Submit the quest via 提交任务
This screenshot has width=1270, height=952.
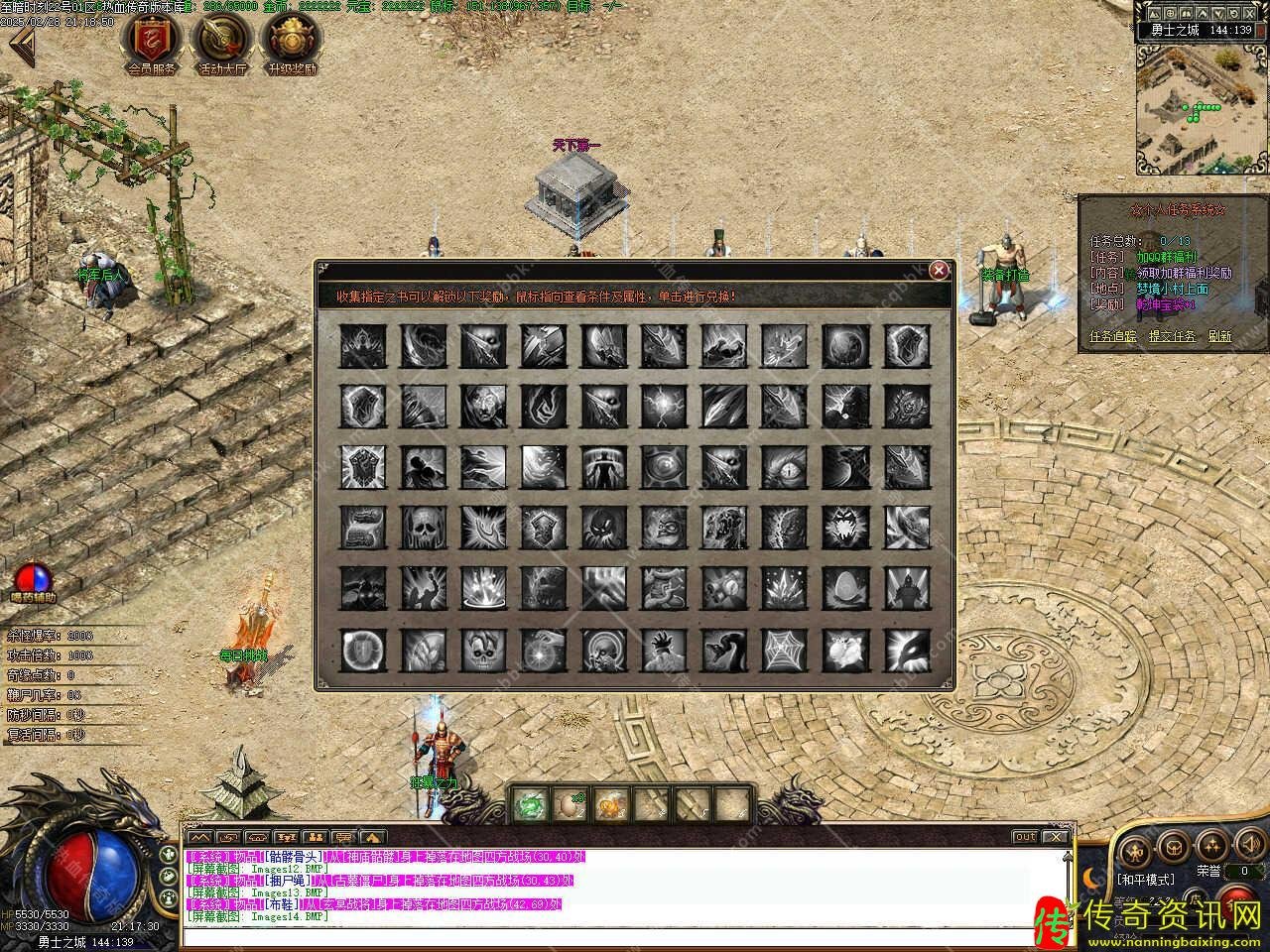(x=1172, y=336)
